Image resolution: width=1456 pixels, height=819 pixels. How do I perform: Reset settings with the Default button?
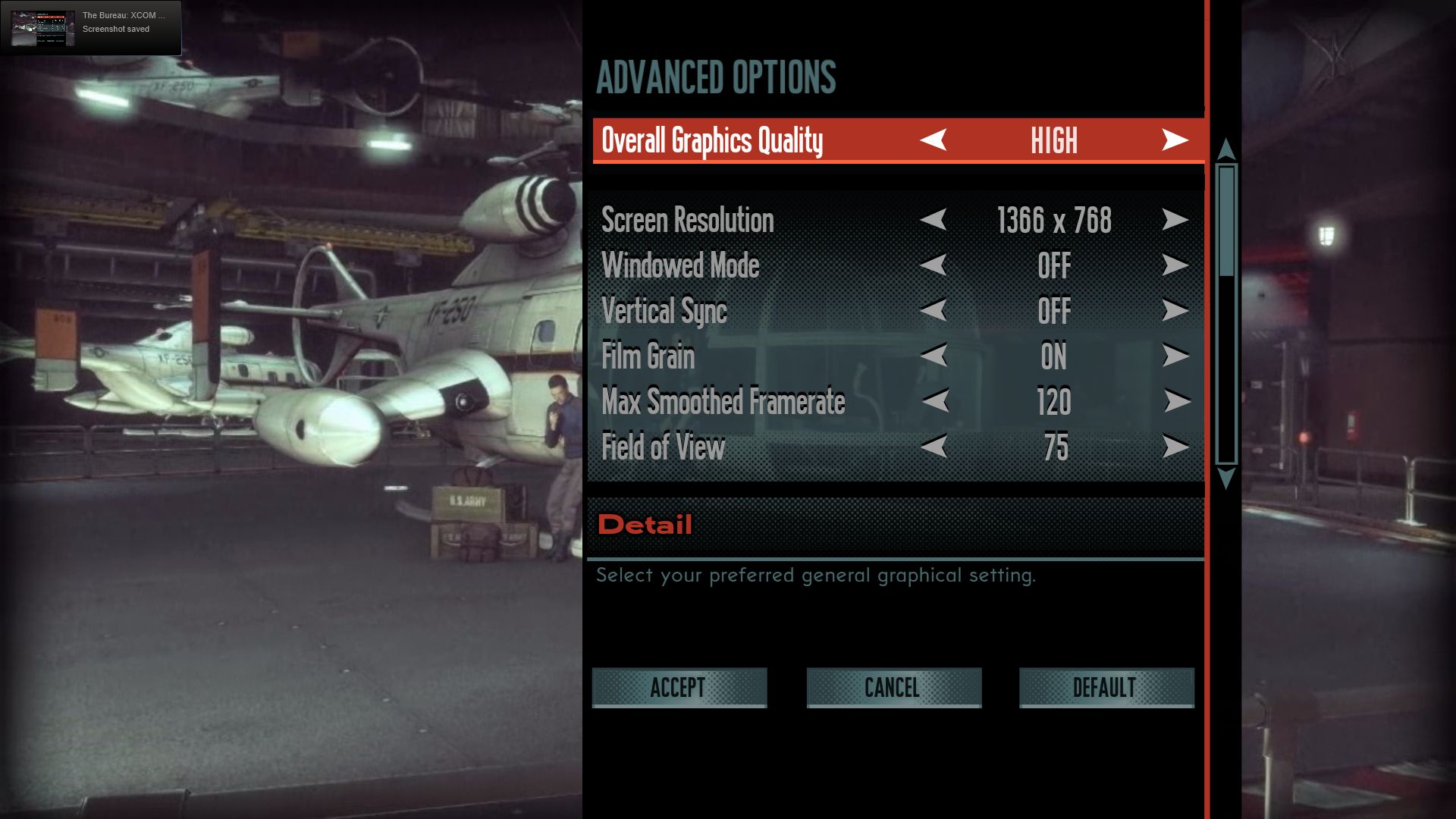(x=1106, y=687)
